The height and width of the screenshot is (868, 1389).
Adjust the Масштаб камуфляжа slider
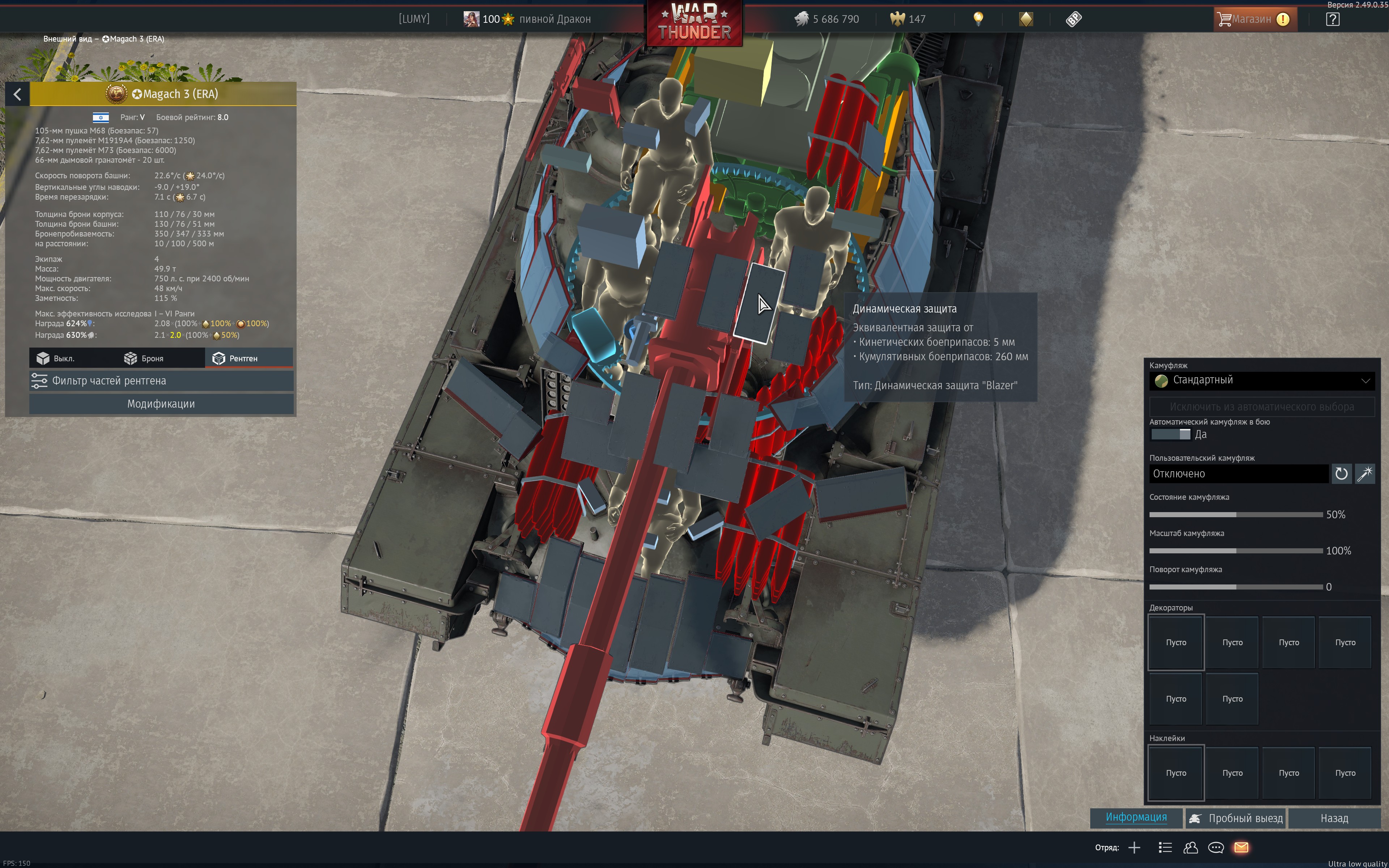tap(1235, 551)
